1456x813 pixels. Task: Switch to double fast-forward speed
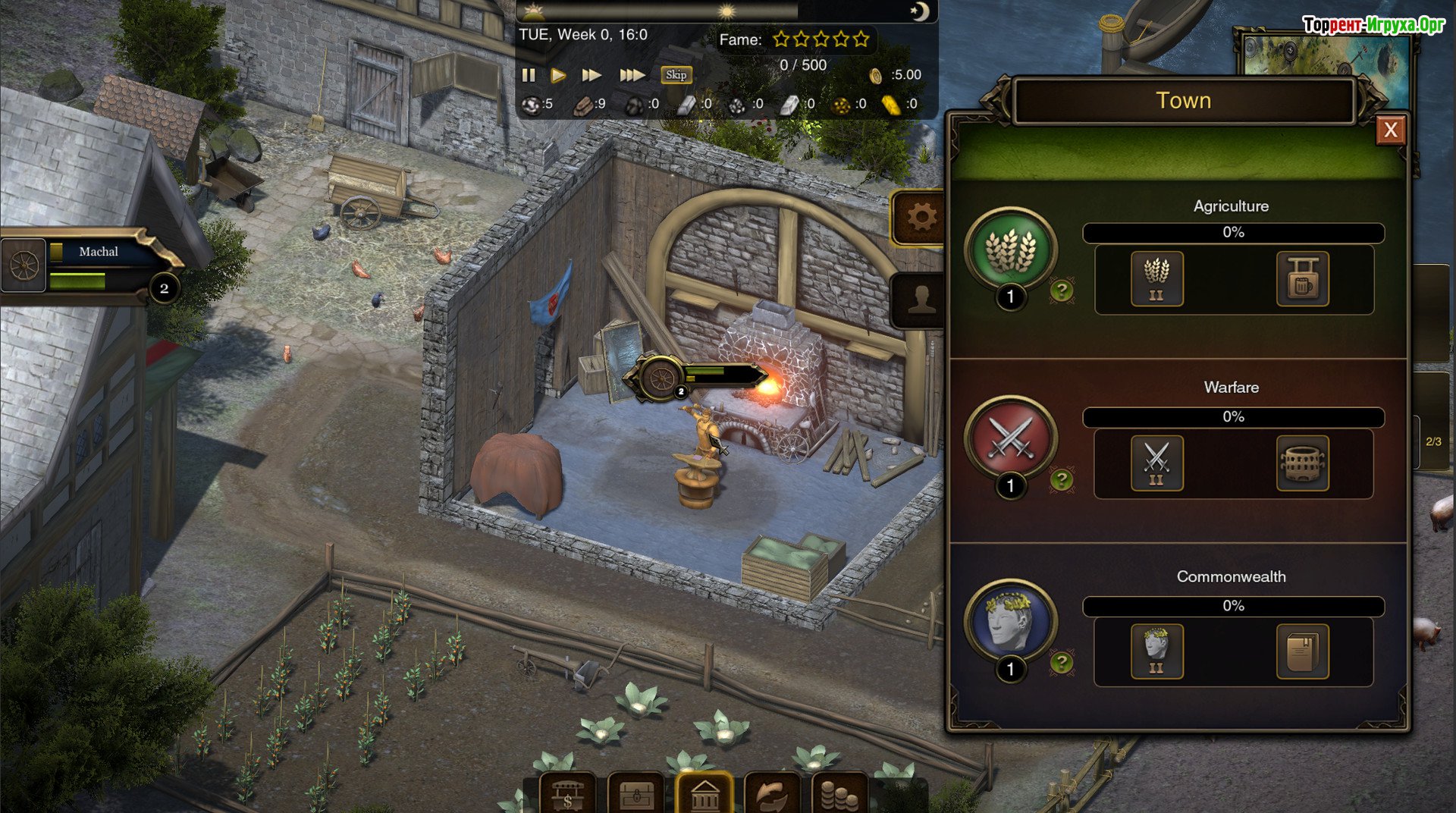(591, 75)
